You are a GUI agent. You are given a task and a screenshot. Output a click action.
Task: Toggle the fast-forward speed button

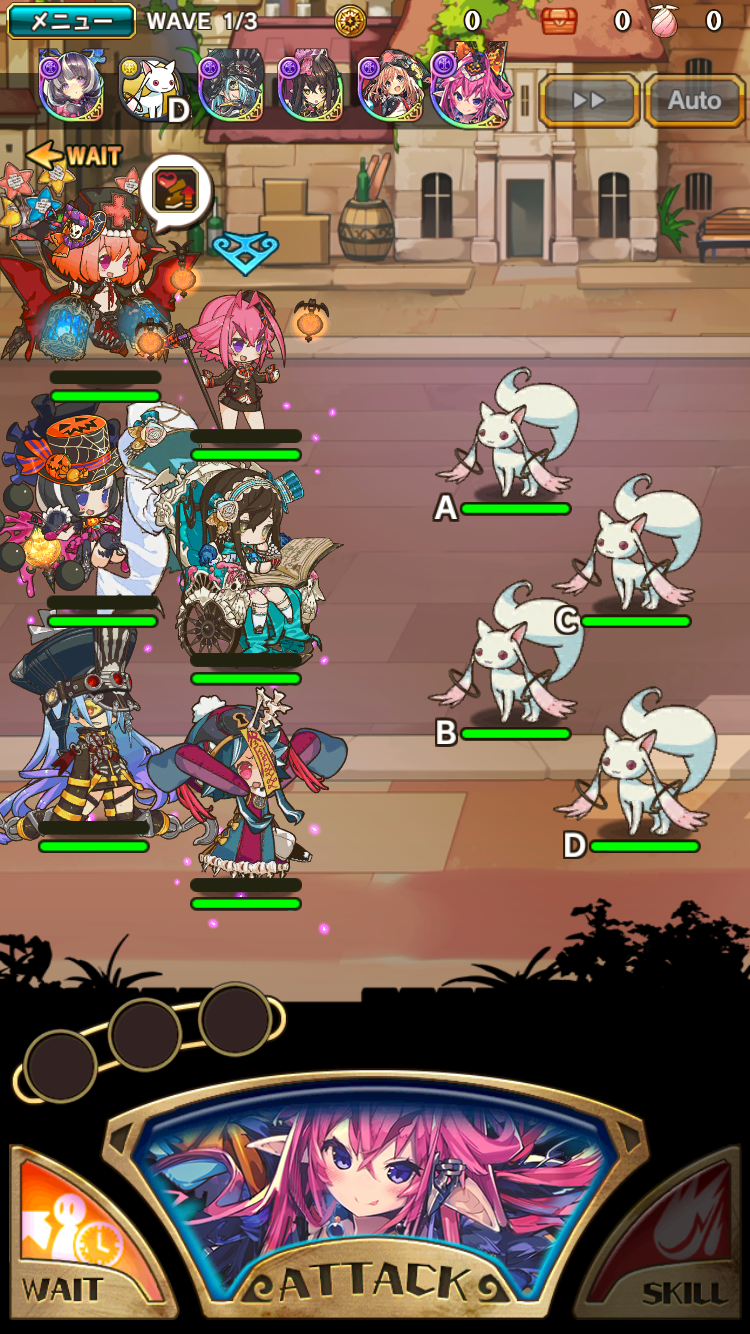click(589, 100)
